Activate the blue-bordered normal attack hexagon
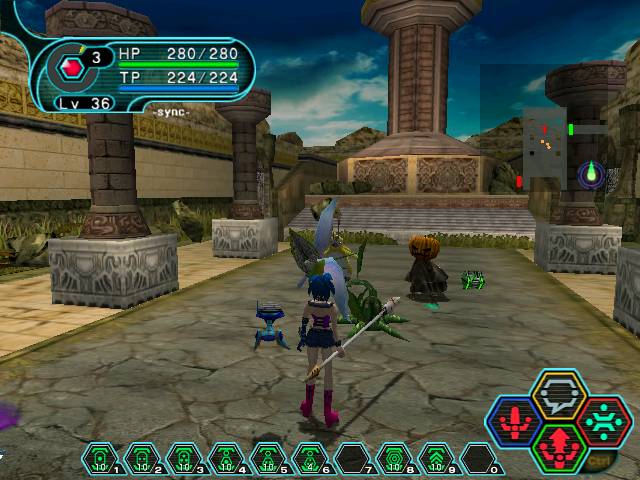The height and width of the screenshot is (480, 640). click(515, 421)
